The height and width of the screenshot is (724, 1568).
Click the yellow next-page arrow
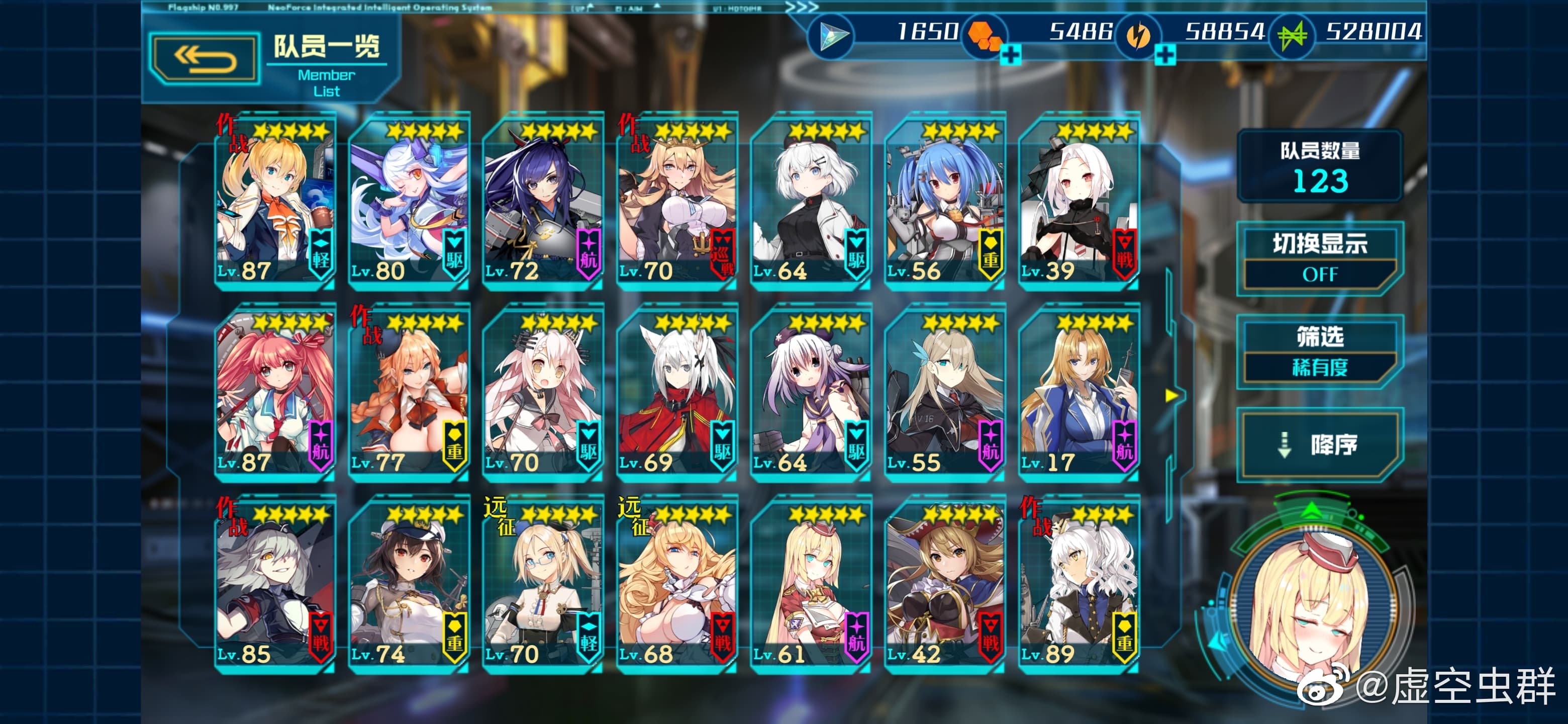point(1171,396)
